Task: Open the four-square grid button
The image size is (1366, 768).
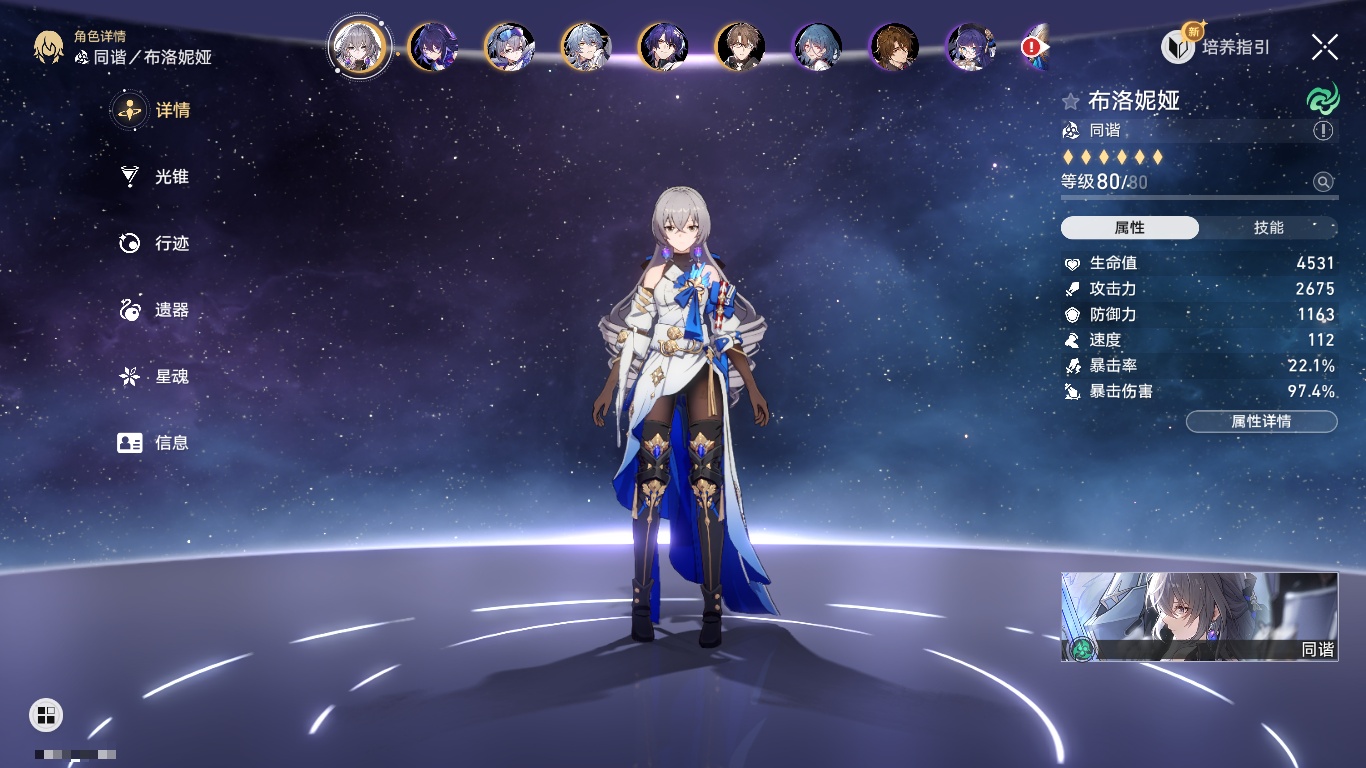Action: pyautogui.click(x=46, y=714)
